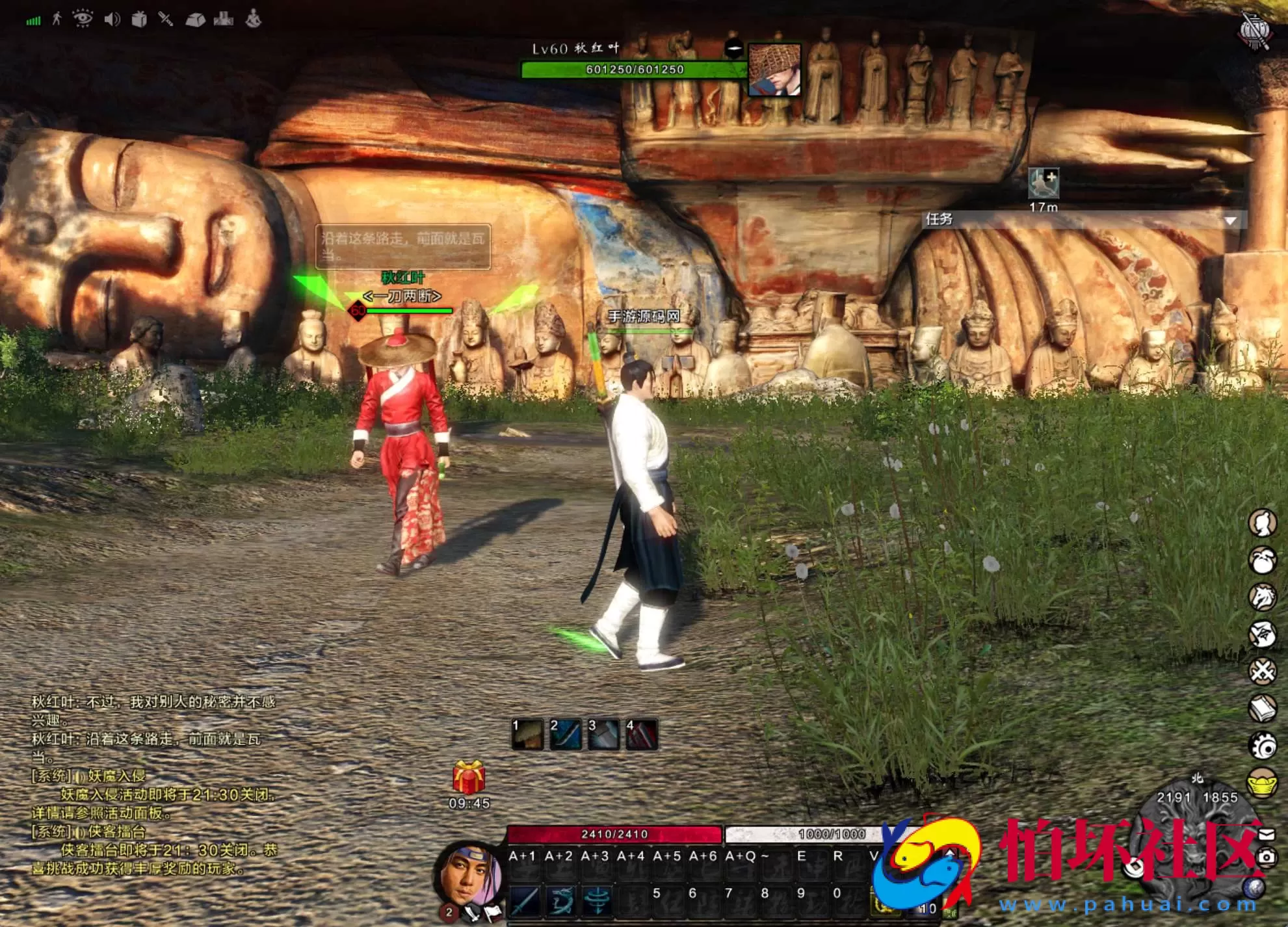Open the crossed swords menu icon
This screenshot has height=927, width=1288.
pos(1263,672)
